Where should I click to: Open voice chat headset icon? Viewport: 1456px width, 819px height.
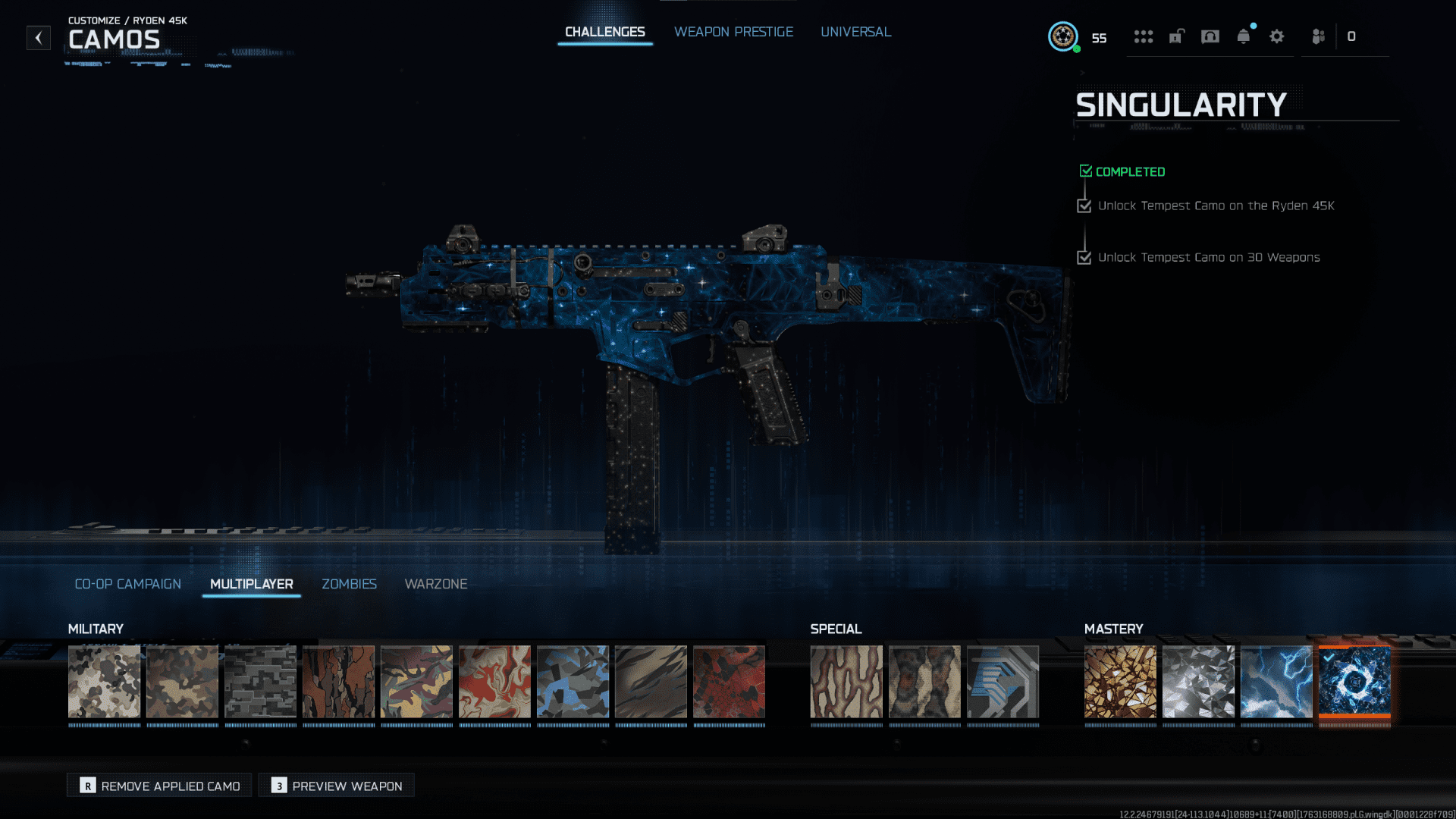tap(1210, 36)
